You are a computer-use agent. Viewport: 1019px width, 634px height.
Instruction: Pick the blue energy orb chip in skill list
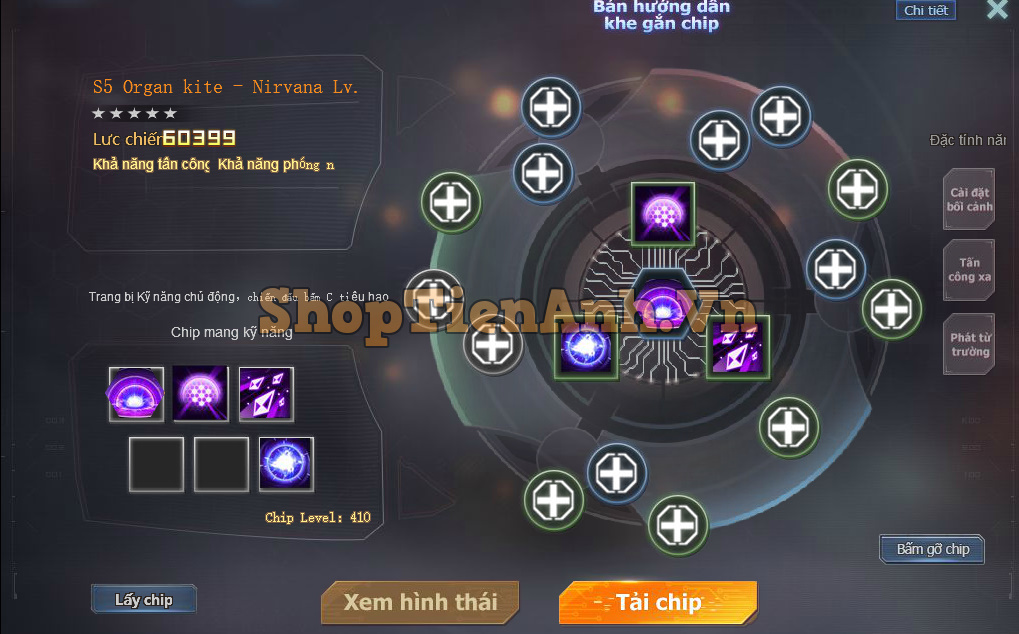point(286,464)
